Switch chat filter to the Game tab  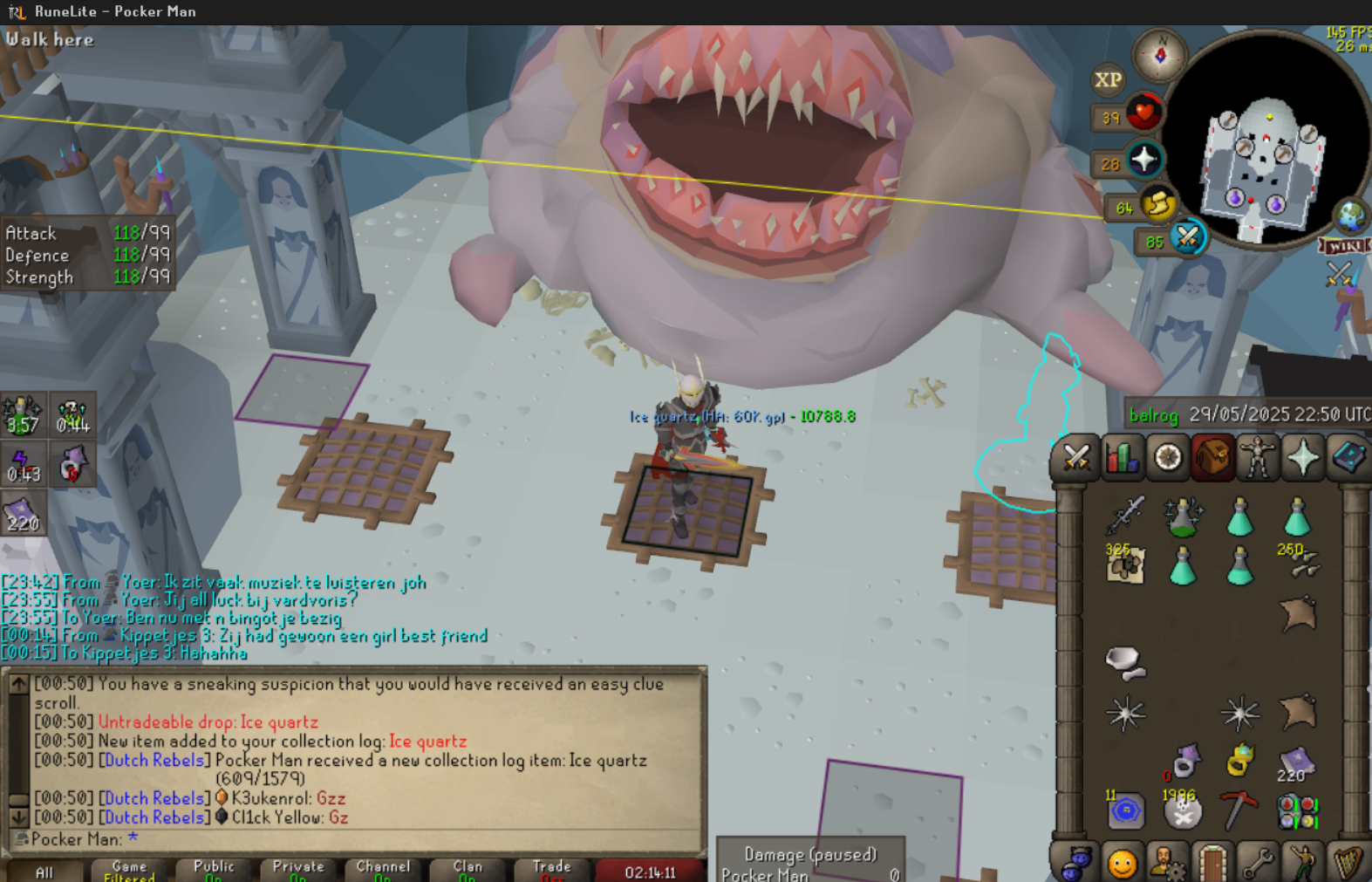coord(129,870)
